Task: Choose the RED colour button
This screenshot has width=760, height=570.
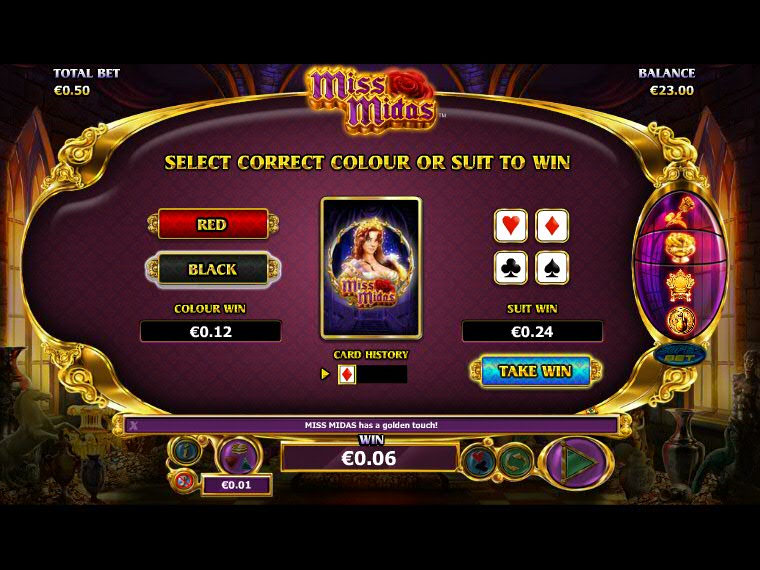Action: coord(212,224)
